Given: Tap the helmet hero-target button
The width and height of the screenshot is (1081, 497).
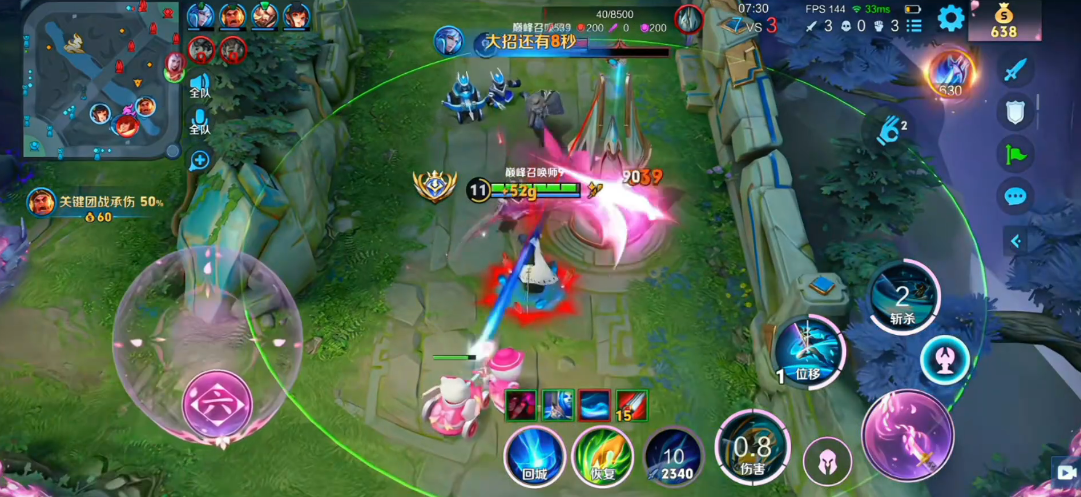Looking at the screenshot, I should click(828, 461).
